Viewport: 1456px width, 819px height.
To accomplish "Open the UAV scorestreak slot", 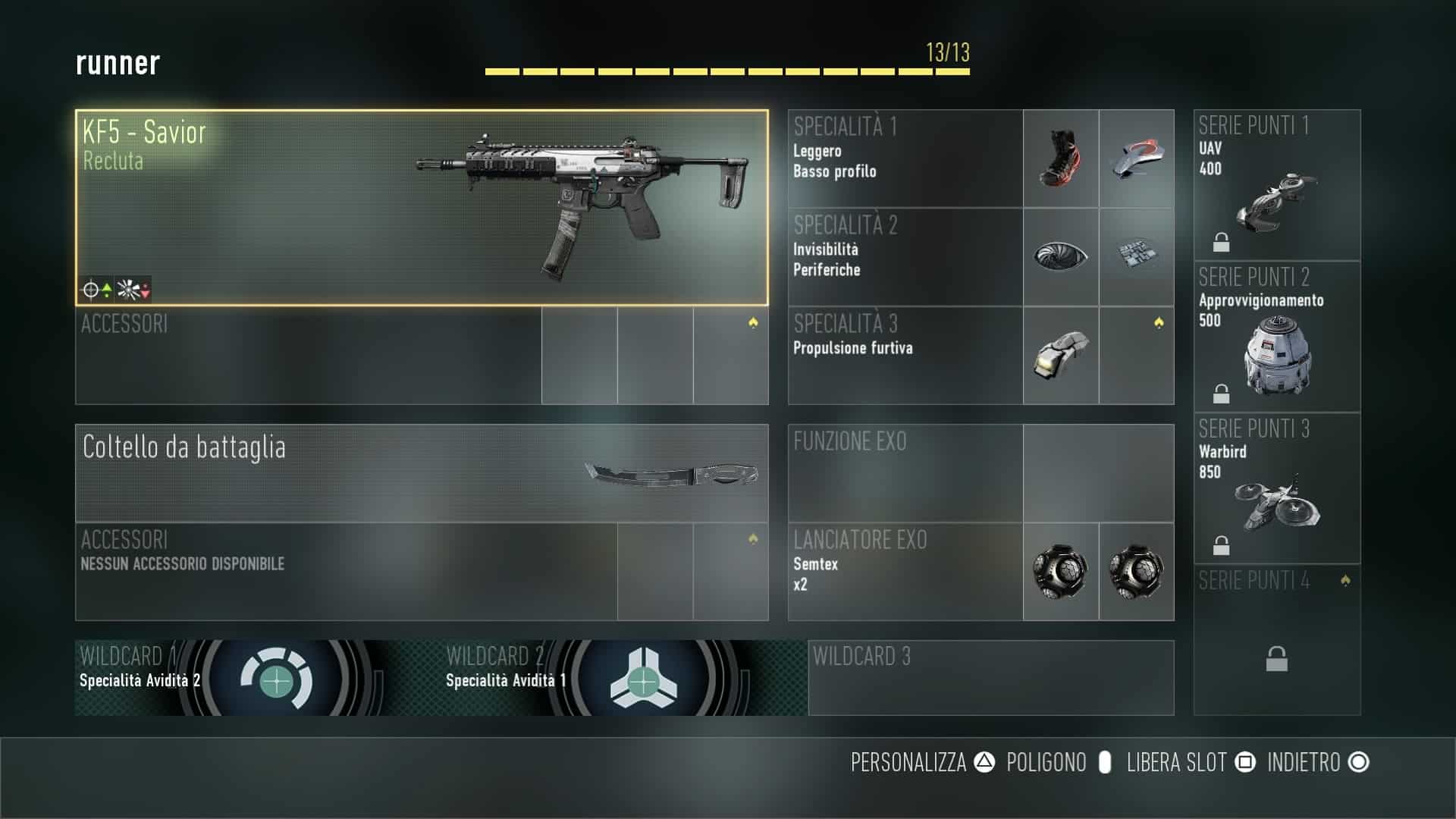I will (x=1277, y=185).
